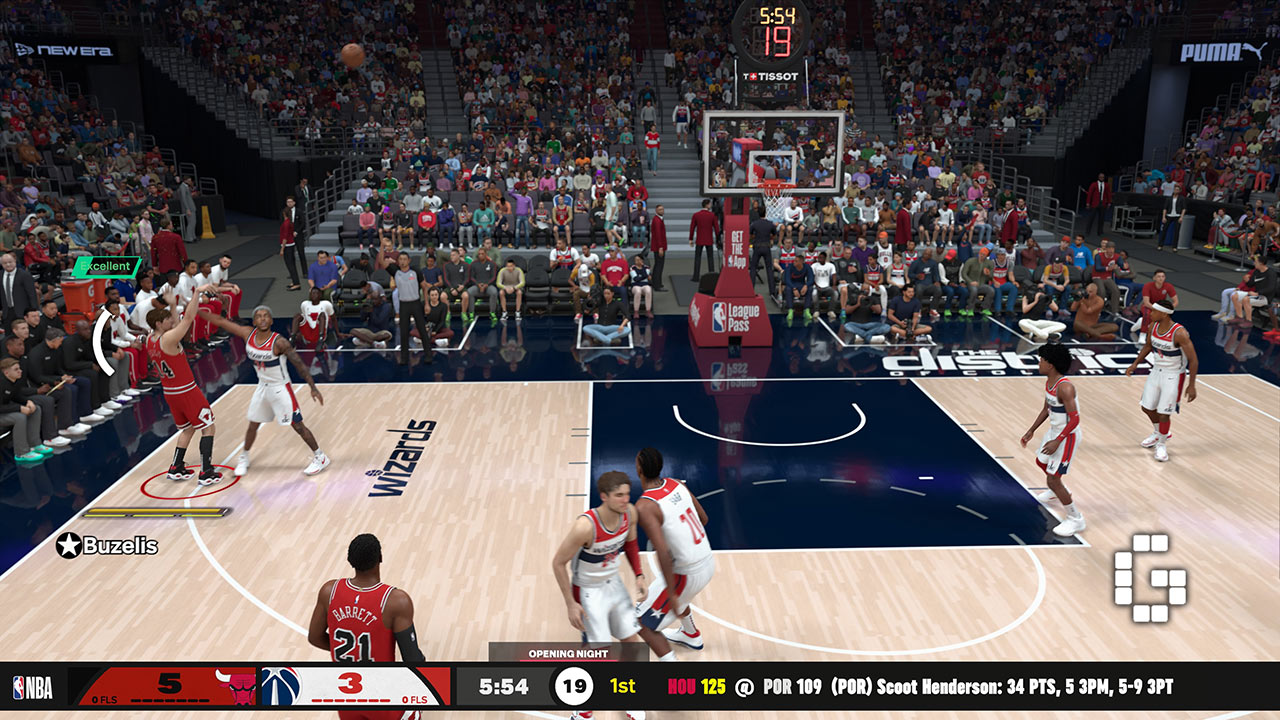
Task: Select the Washington Wizards team logo
Action: tap(281, 687)
